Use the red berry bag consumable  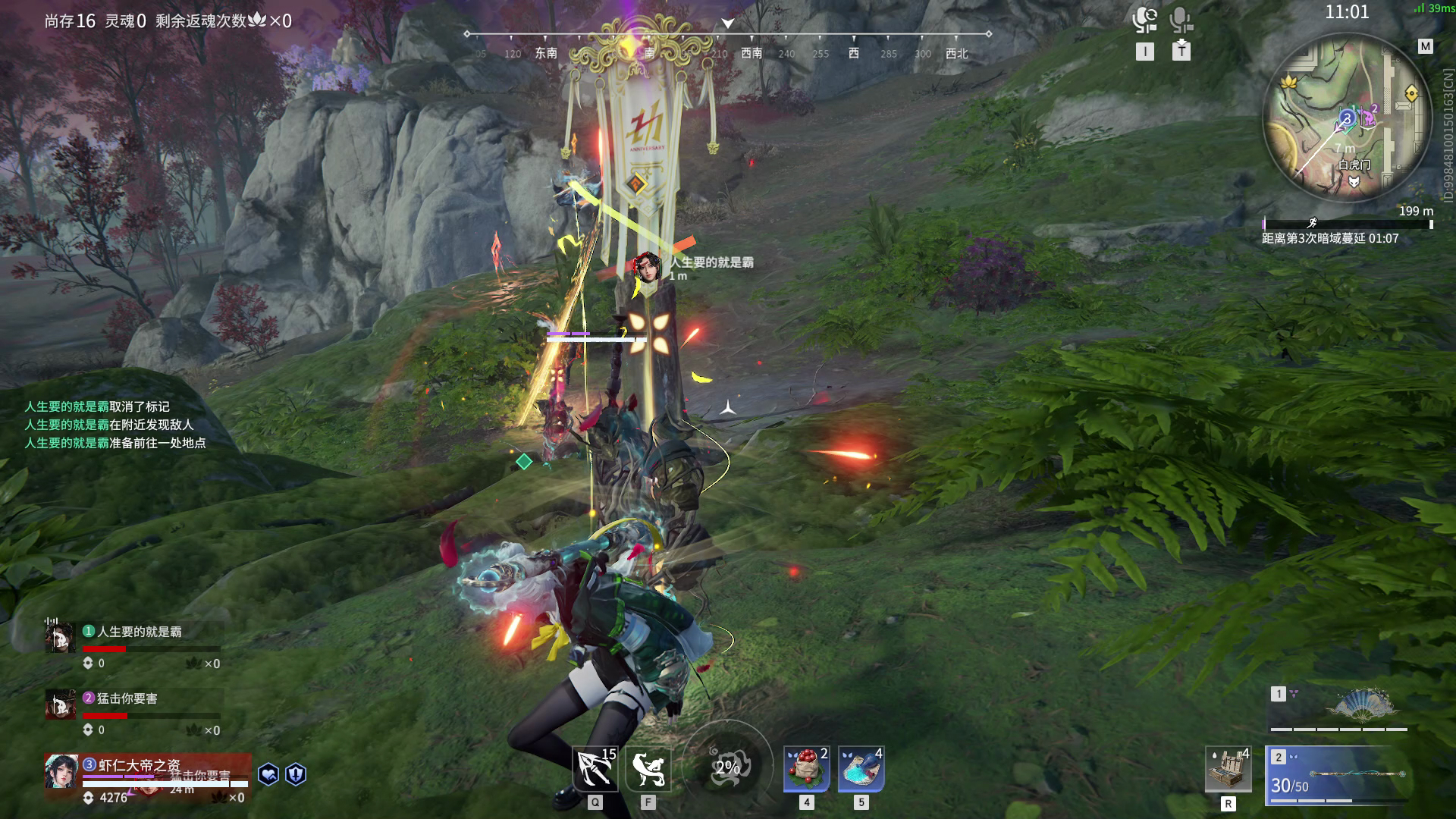point(806,769)
